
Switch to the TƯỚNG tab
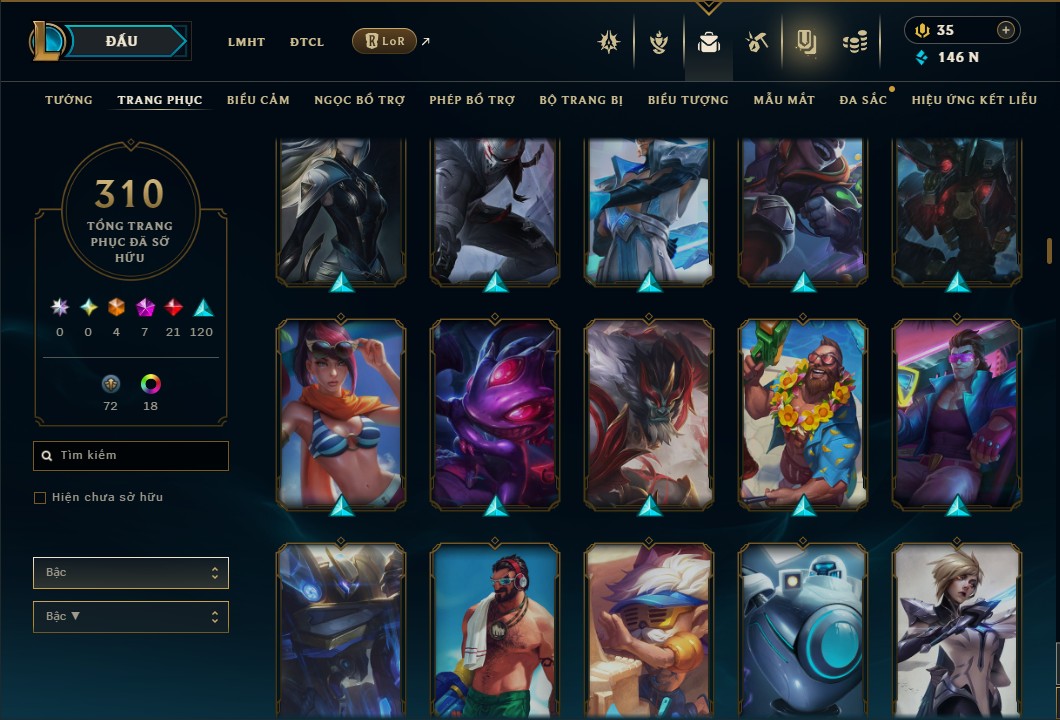coord(69,100)
